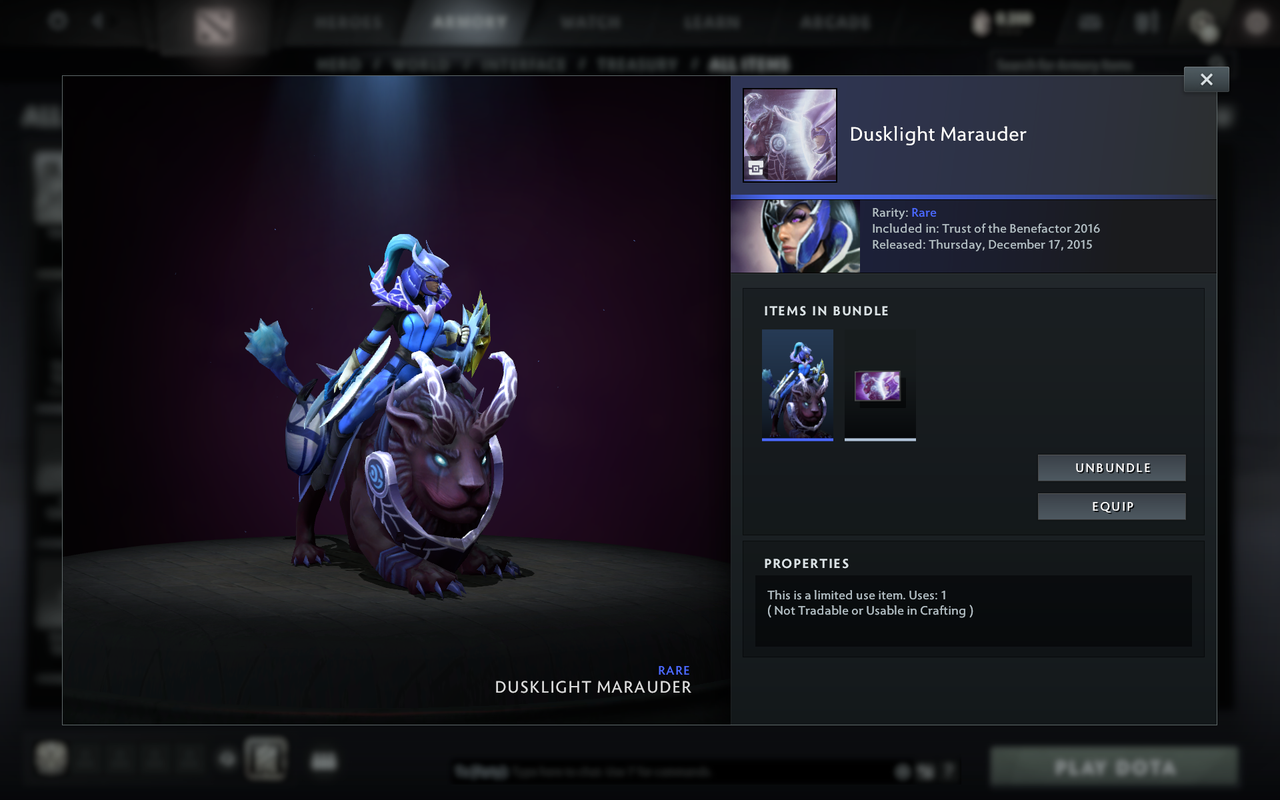Click the highlighted armory item icon in the bottom bar
The image size is (1280, 800).
click(264, 758)
